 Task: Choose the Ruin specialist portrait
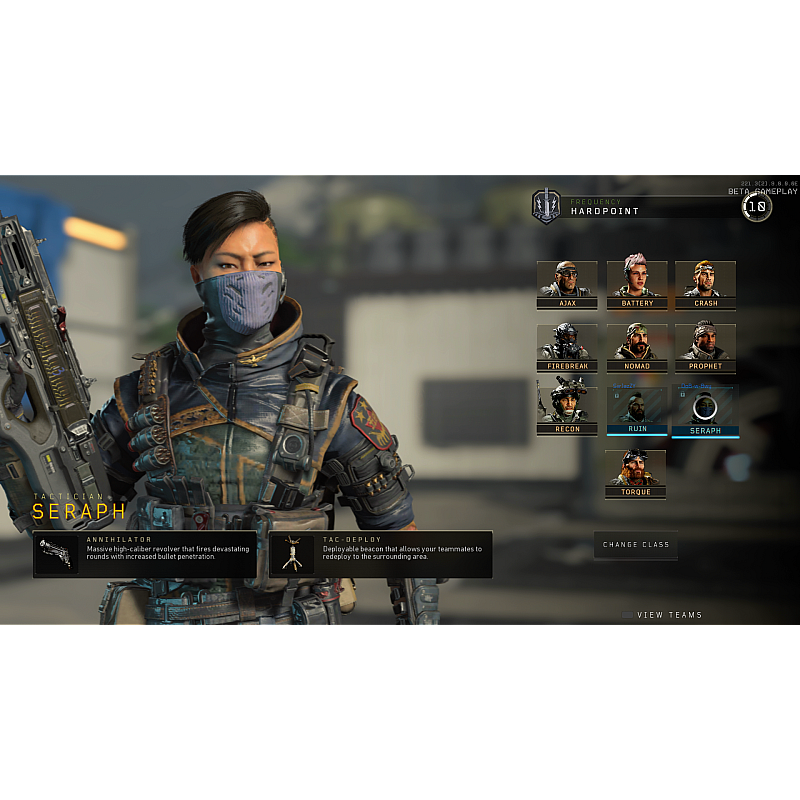click(x=637, y=410)
